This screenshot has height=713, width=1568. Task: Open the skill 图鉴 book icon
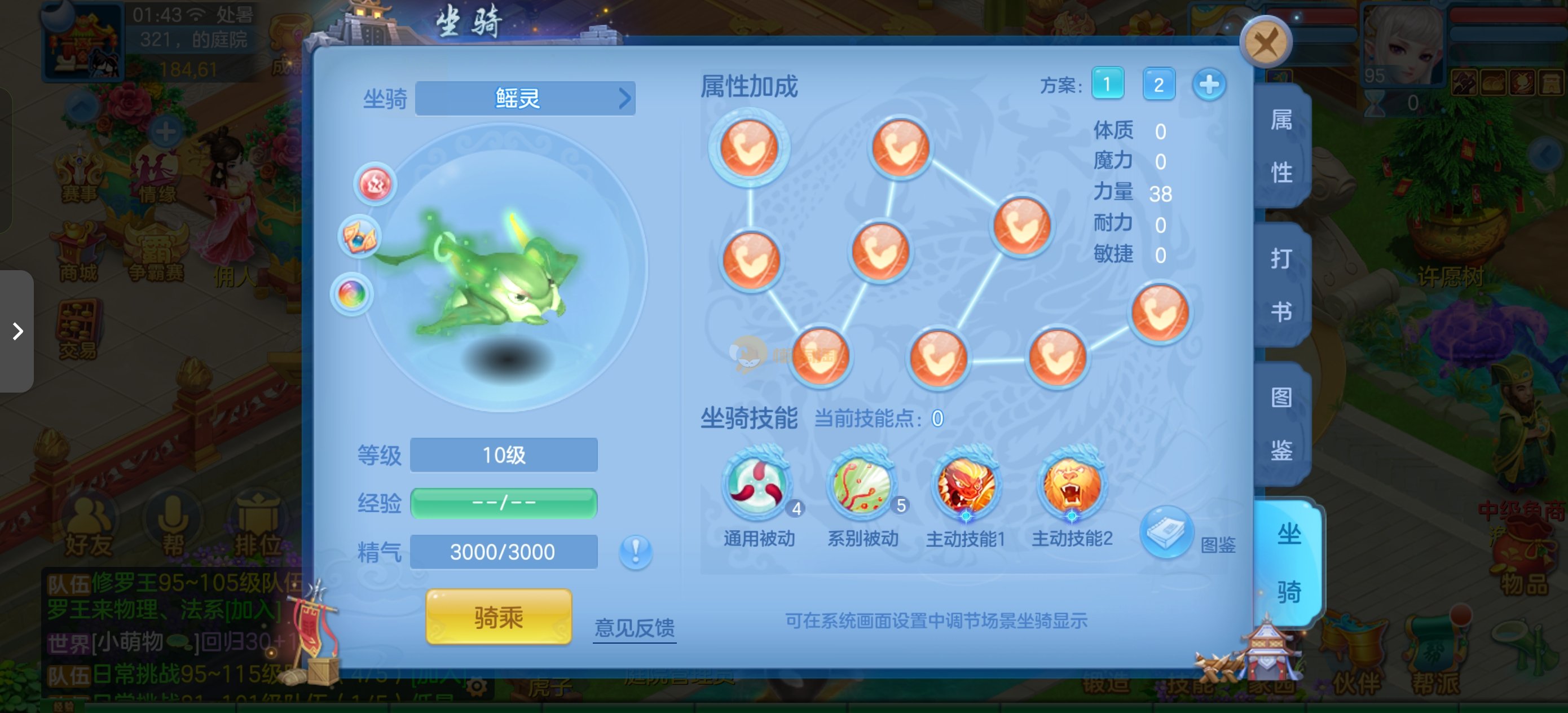pyautogui.click(x=1165, y=532)
